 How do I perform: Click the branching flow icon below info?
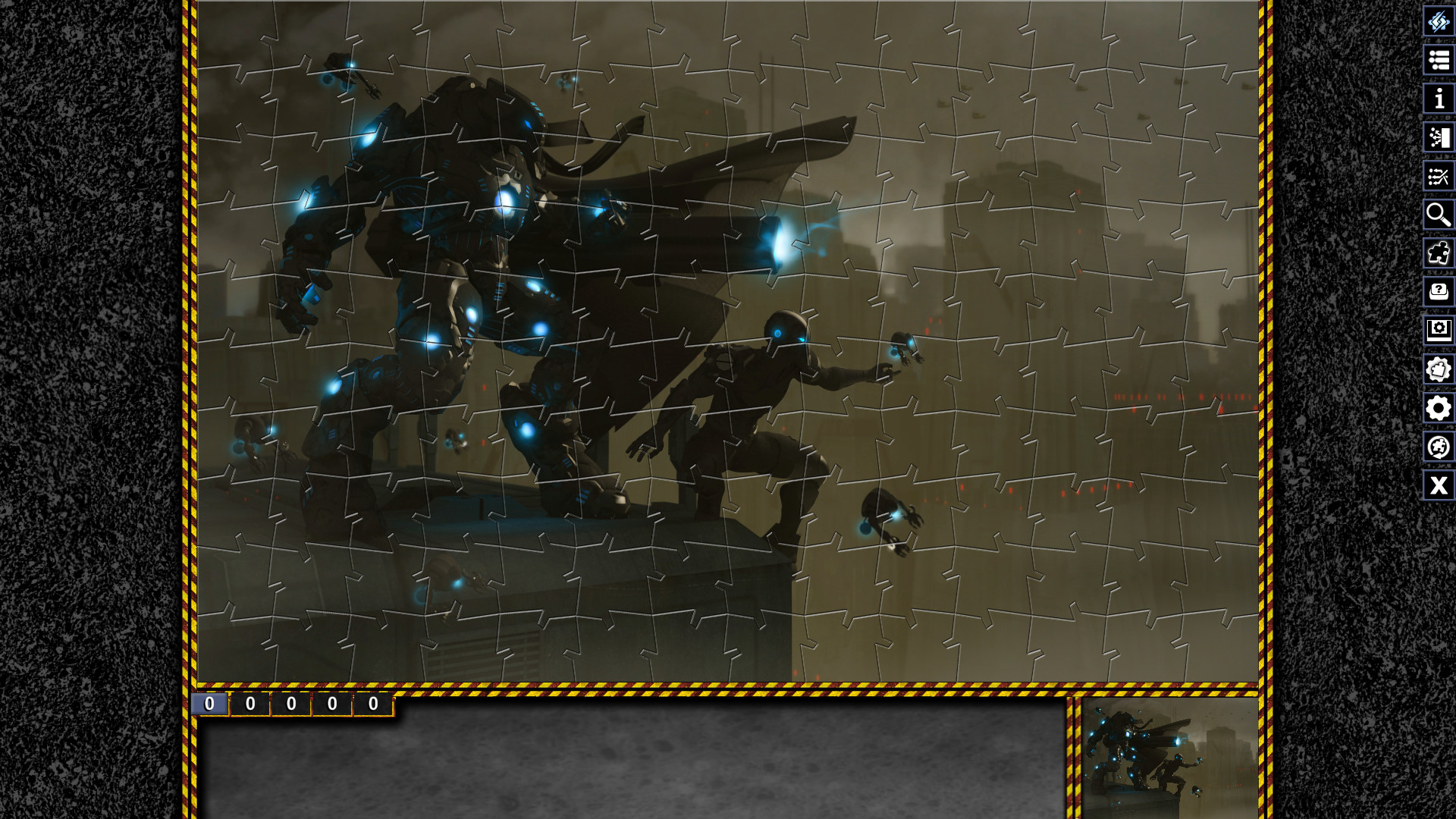tap(1438, 137)
